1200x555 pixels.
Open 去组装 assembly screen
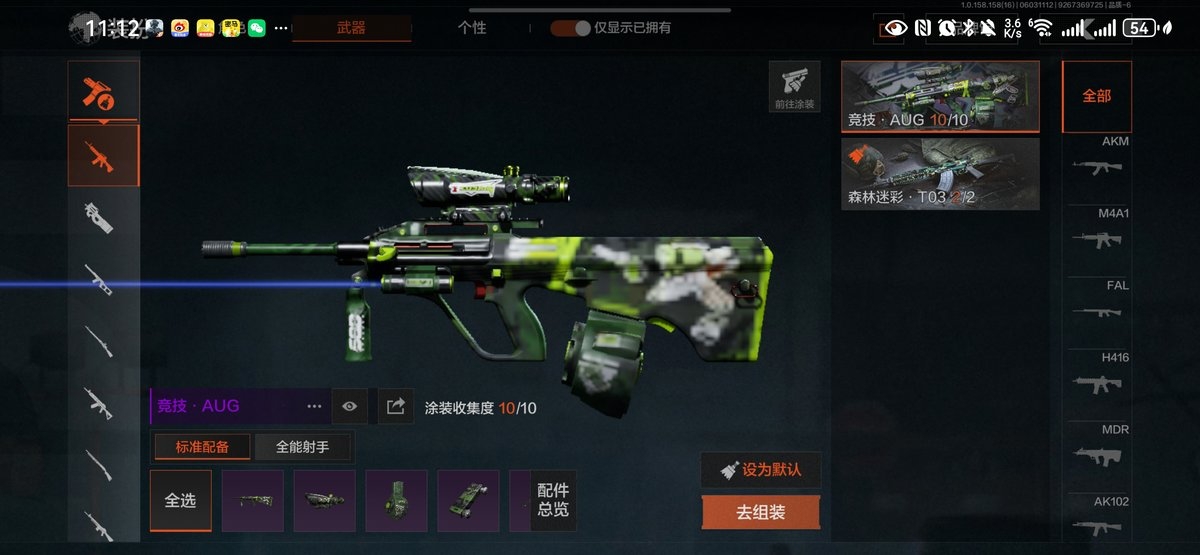[x=761, y=512]
